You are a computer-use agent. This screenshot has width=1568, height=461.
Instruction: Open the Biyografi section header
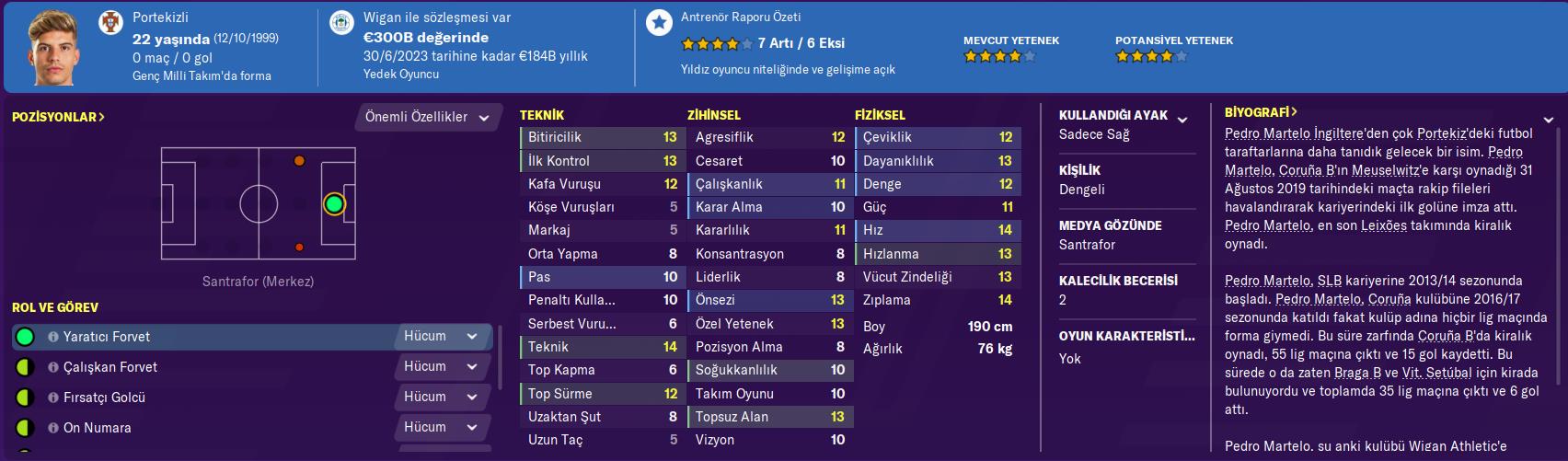[x=1261, y=112]
